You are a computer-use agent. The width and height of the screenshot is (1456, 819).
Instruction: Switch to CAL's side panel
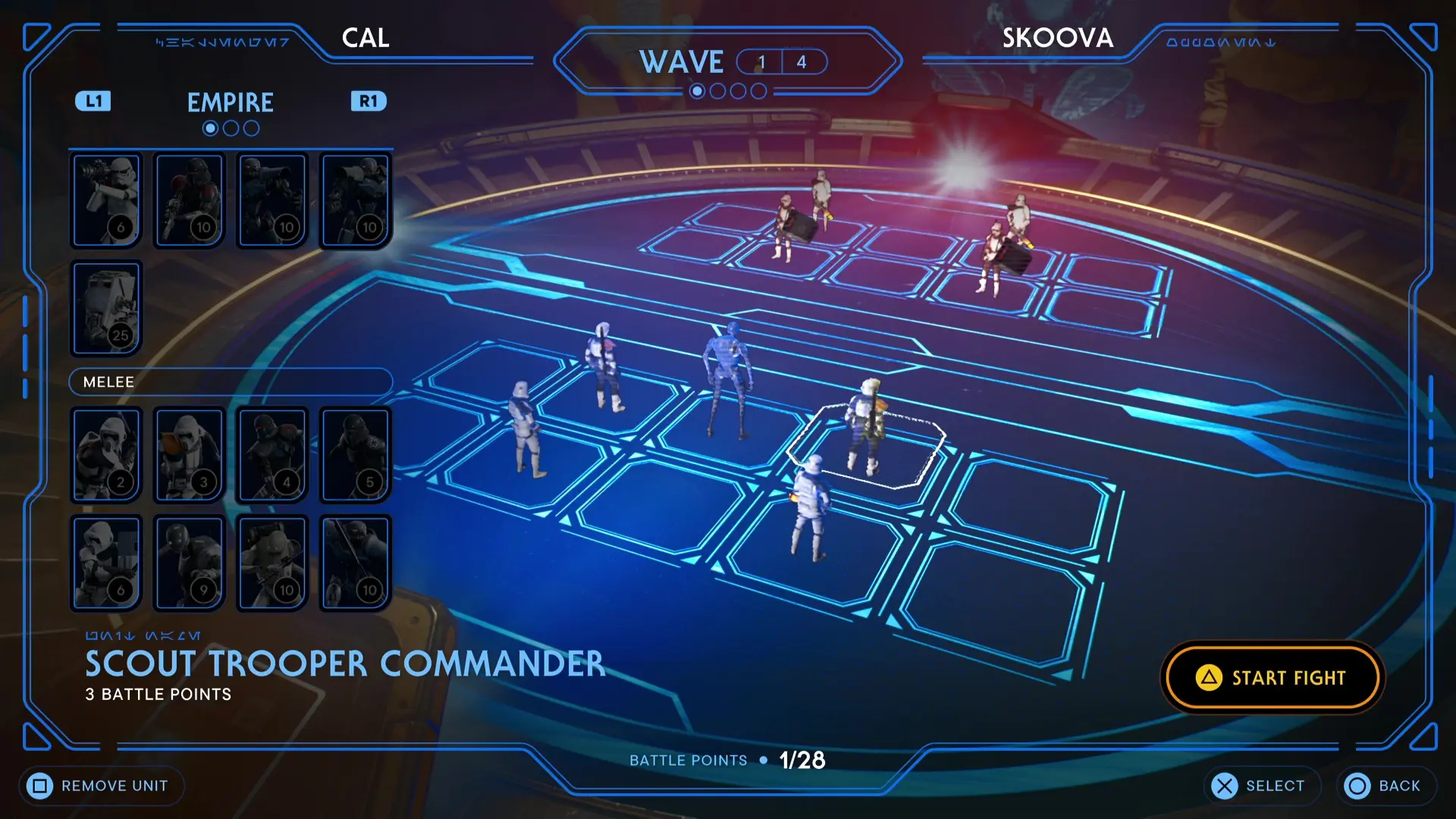365,38
